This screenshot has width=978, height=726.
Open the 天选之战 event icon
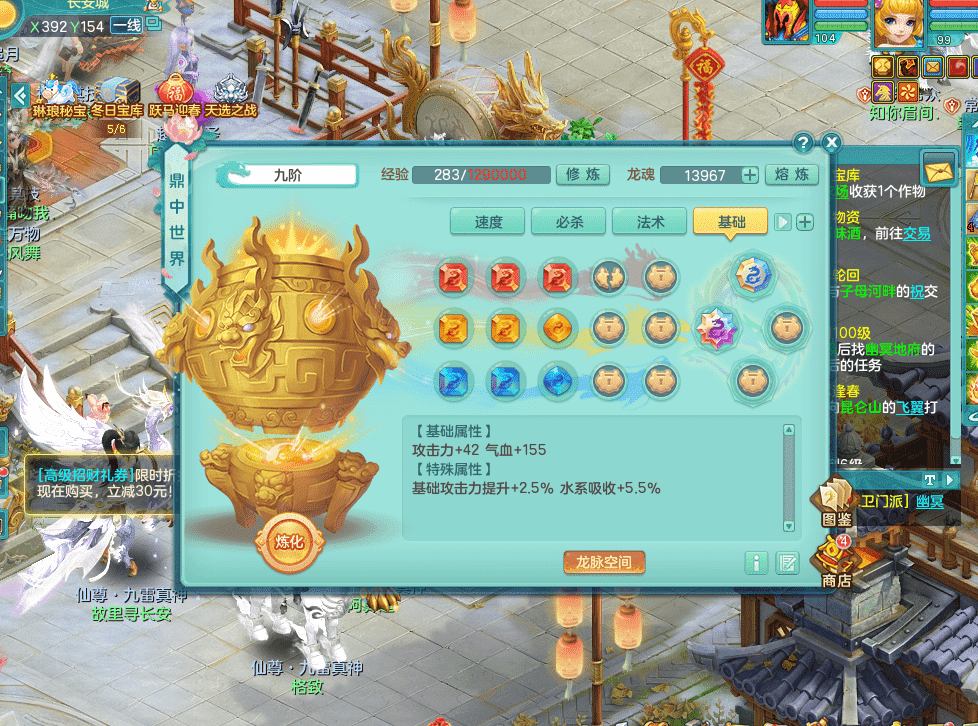230,97
